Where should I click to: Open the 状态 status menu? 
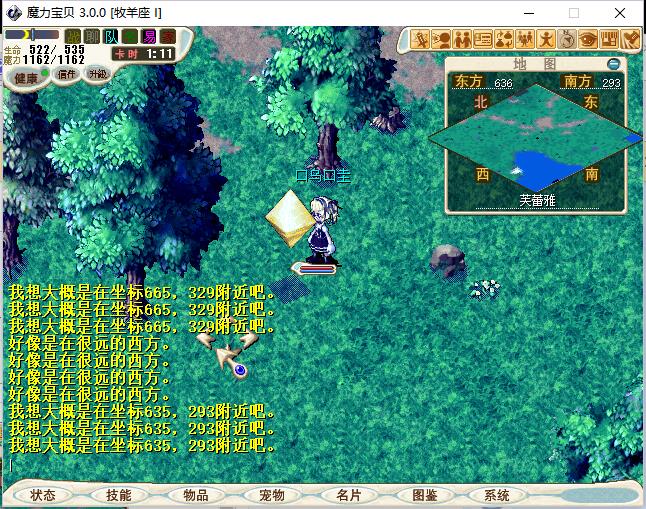coord(42,495)
